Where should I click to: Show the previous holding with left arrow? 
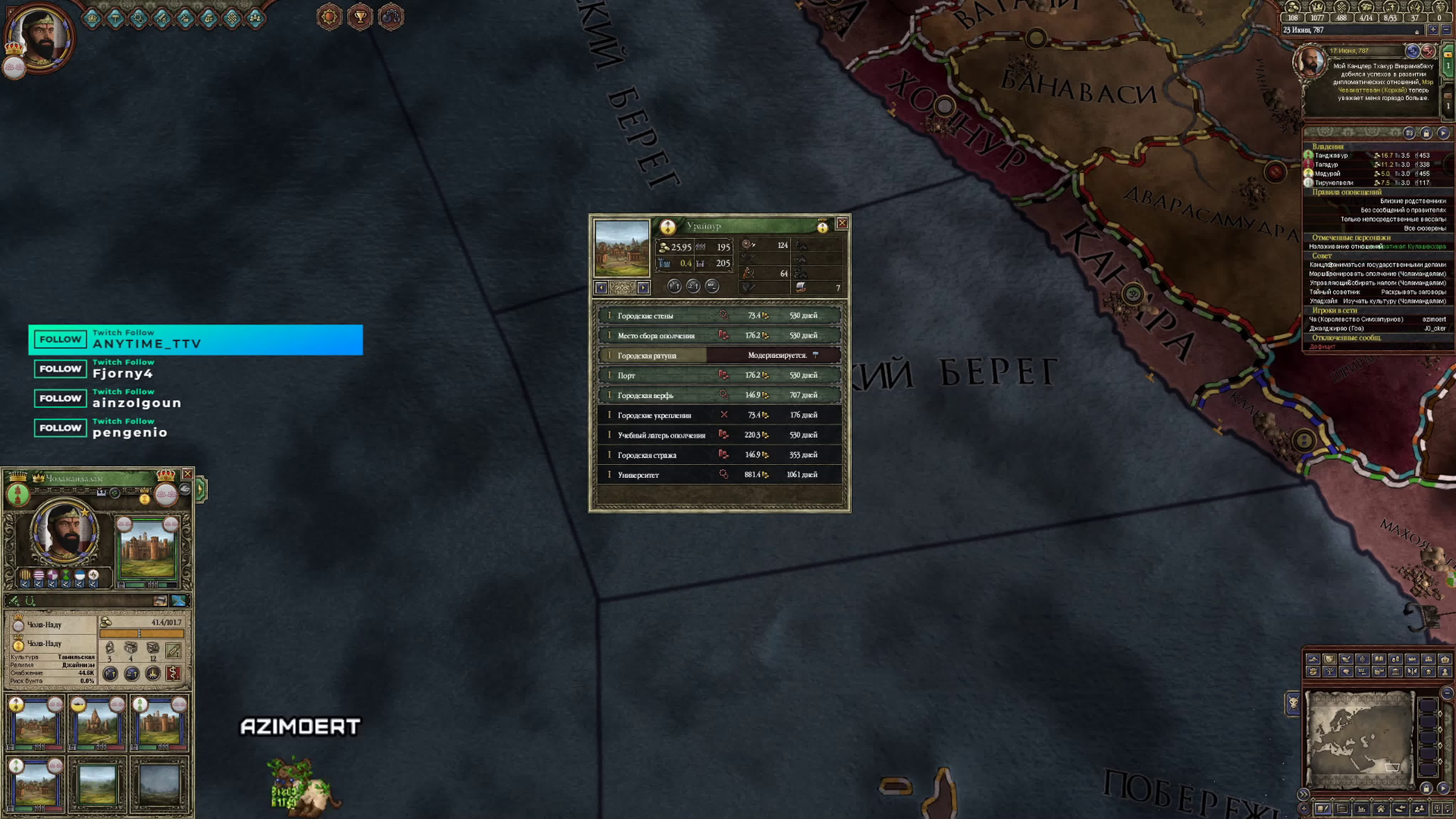point(601,288)
